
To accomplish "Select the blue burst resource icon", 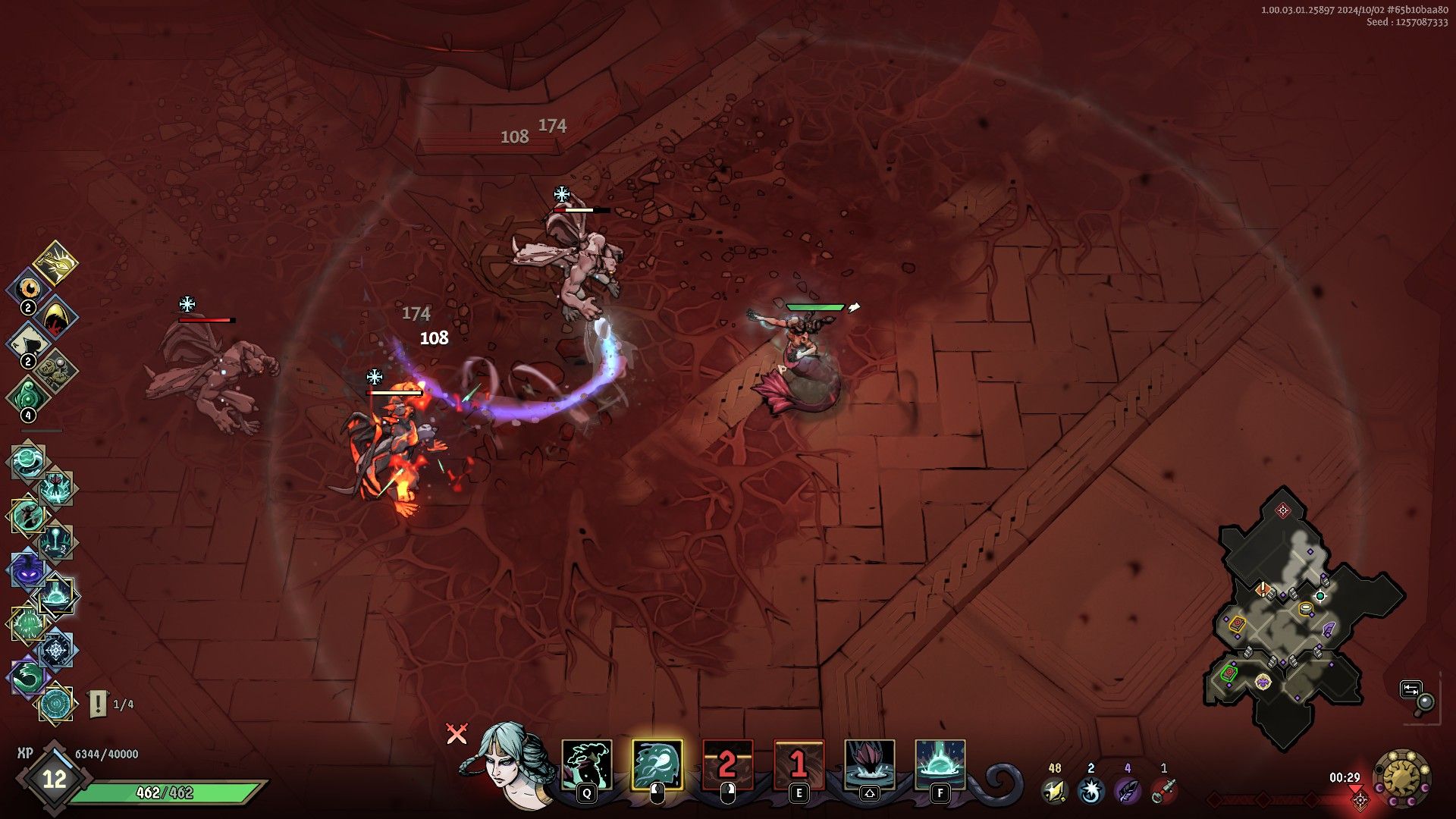I will (1090, 791).
